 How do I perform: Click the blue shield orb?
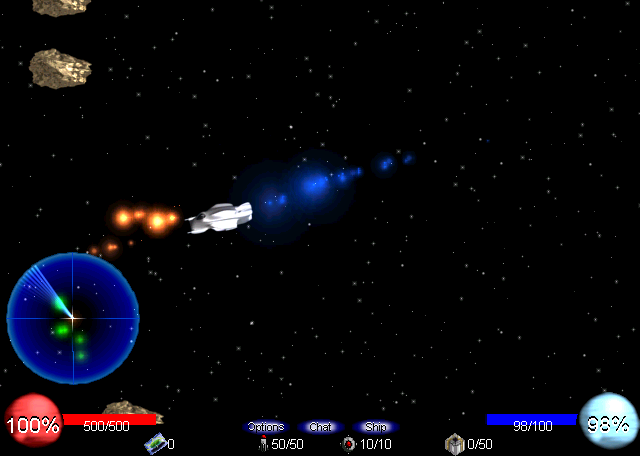pyautogui.click(x=607, y=422)
